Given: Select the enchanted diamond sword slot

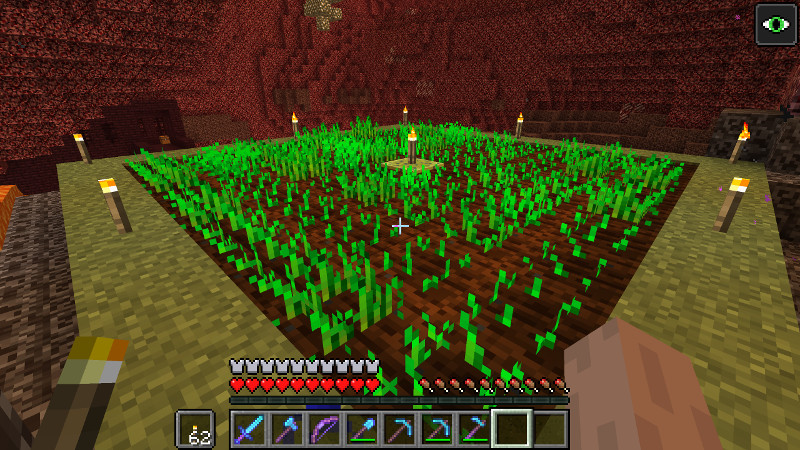Looking at the screenshot, I should pyautogui.click(x=249, y=429).
